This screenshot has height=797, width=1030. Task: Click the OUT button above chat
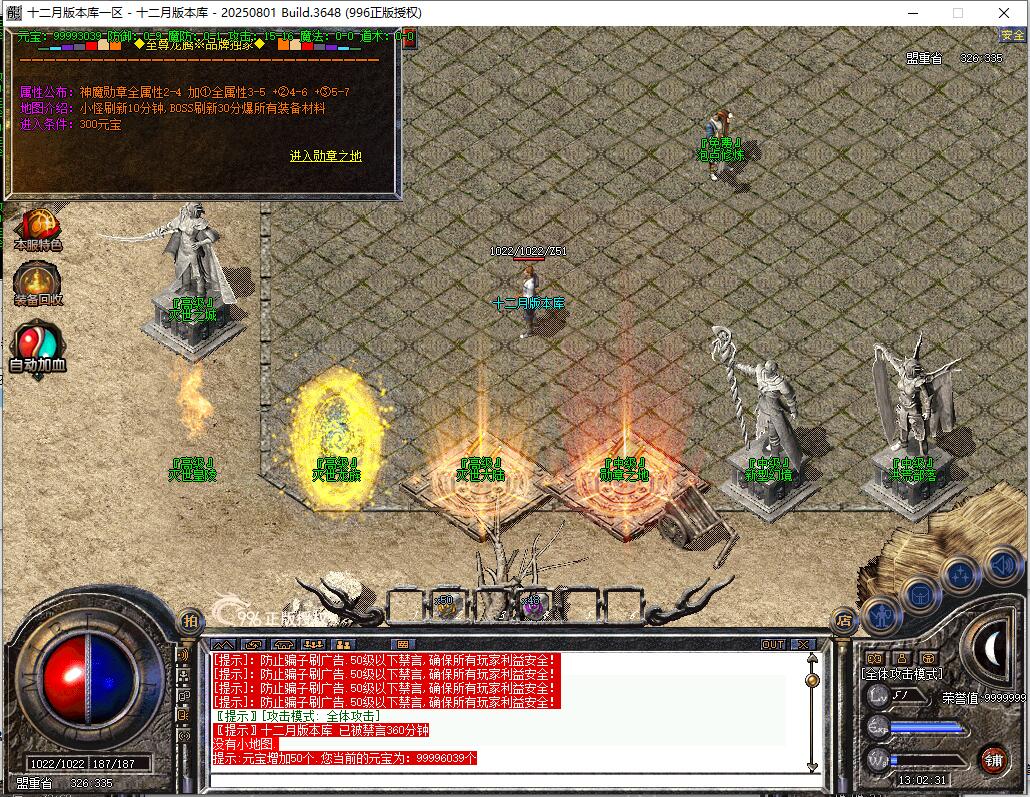point(773,644)
